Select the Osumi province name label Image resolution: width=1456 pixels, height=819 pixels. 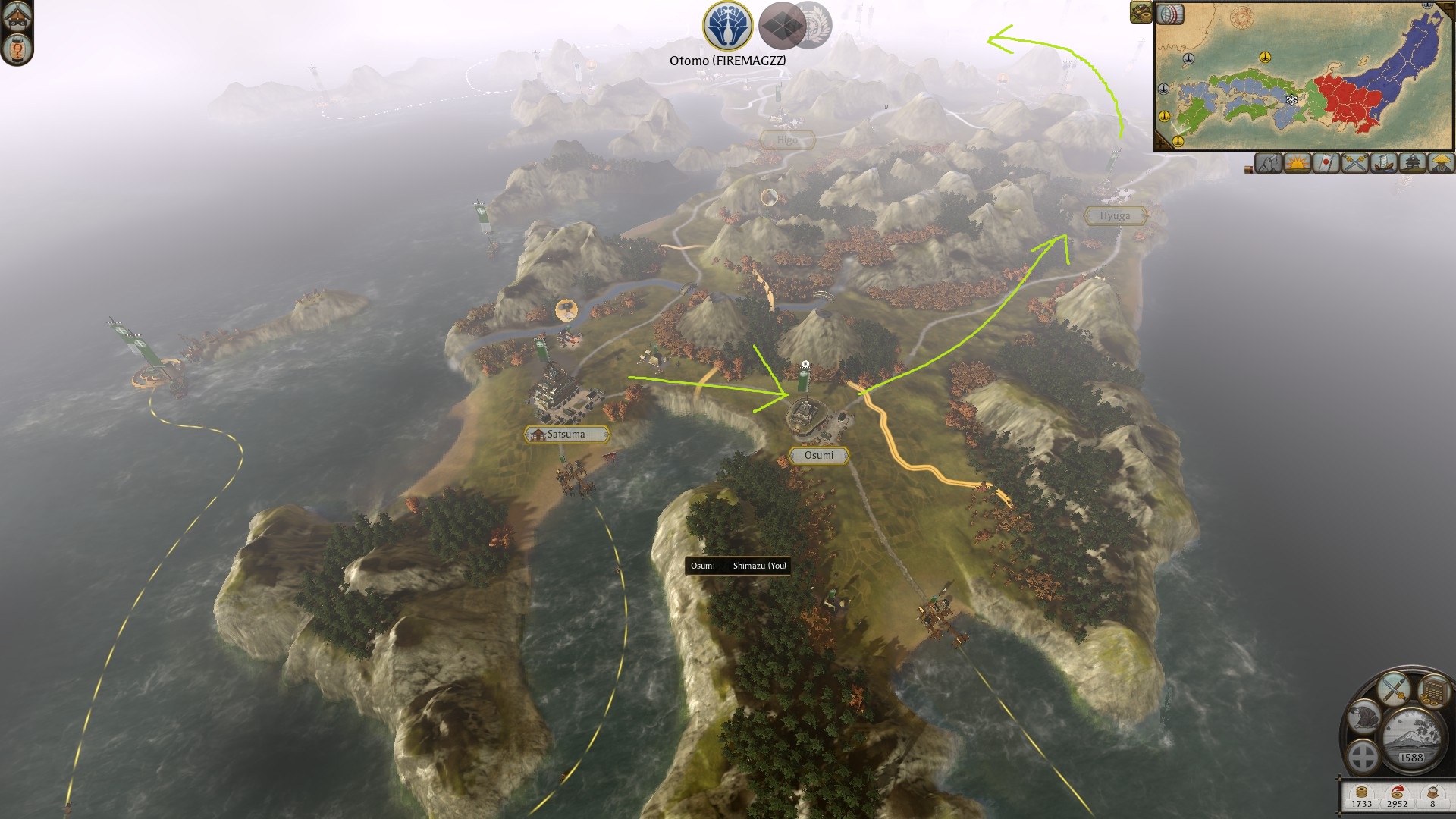click(x=818, y=455)
